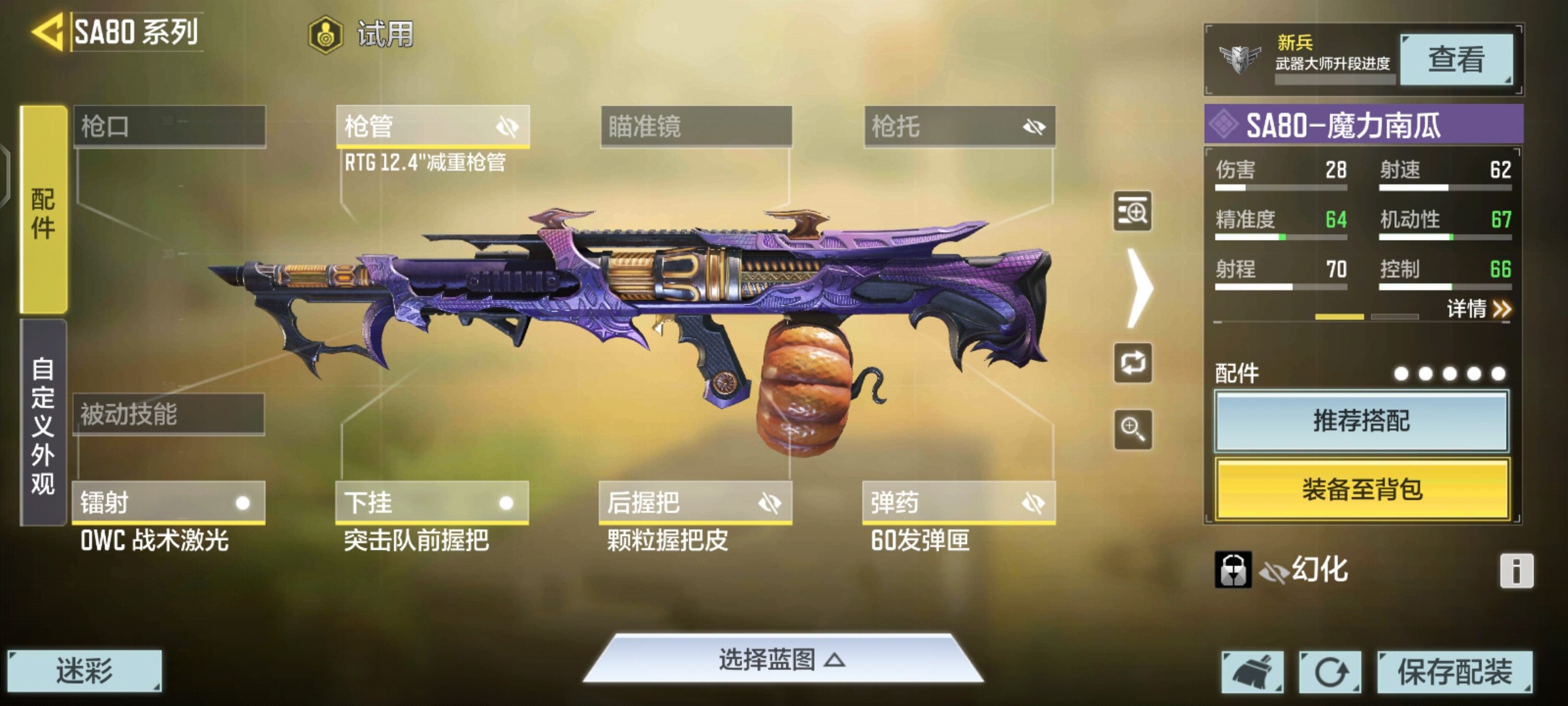
Task: Open the 下挂 underbarrel slot
Action: (432, 503)
